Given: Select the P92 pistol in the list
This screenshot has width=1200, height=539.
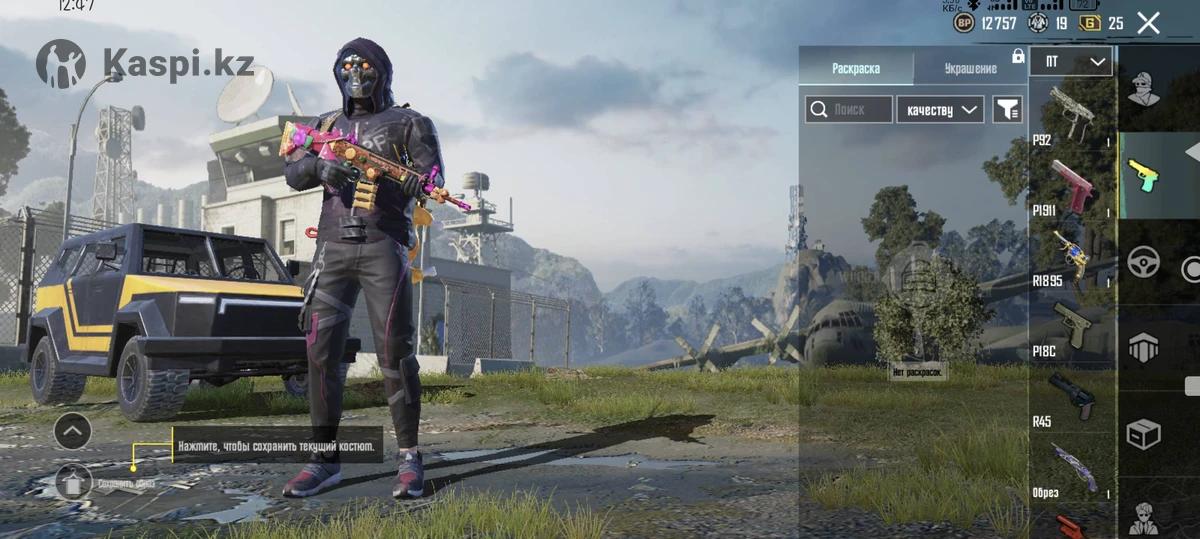Looking at the screenshot, I should 1072,115.
